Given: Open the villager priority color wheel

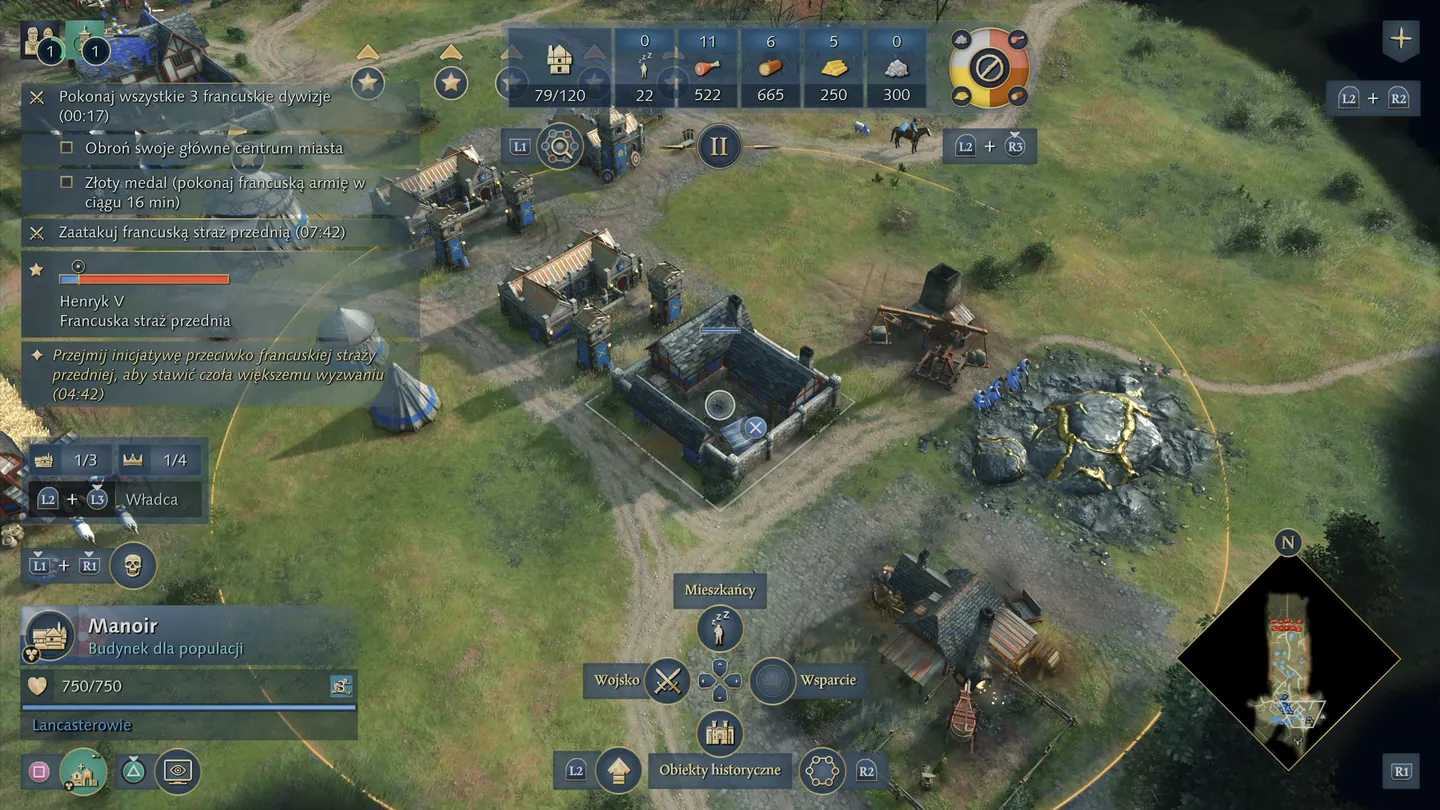Looking at the screenshot, I should [x=988, y=68].
